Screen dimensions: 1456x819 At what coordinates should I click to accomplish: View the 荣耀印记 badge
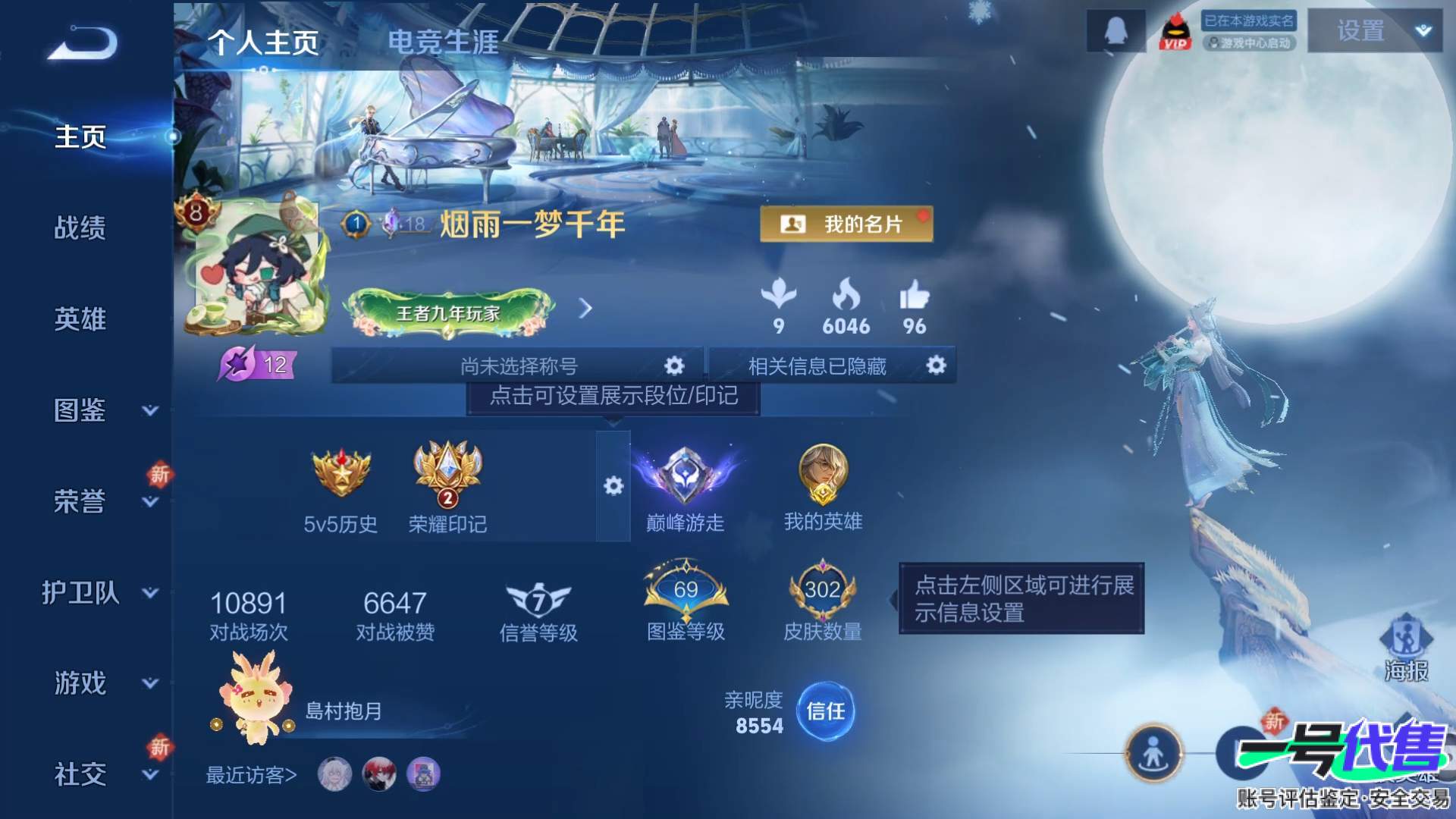click(446, 470)
